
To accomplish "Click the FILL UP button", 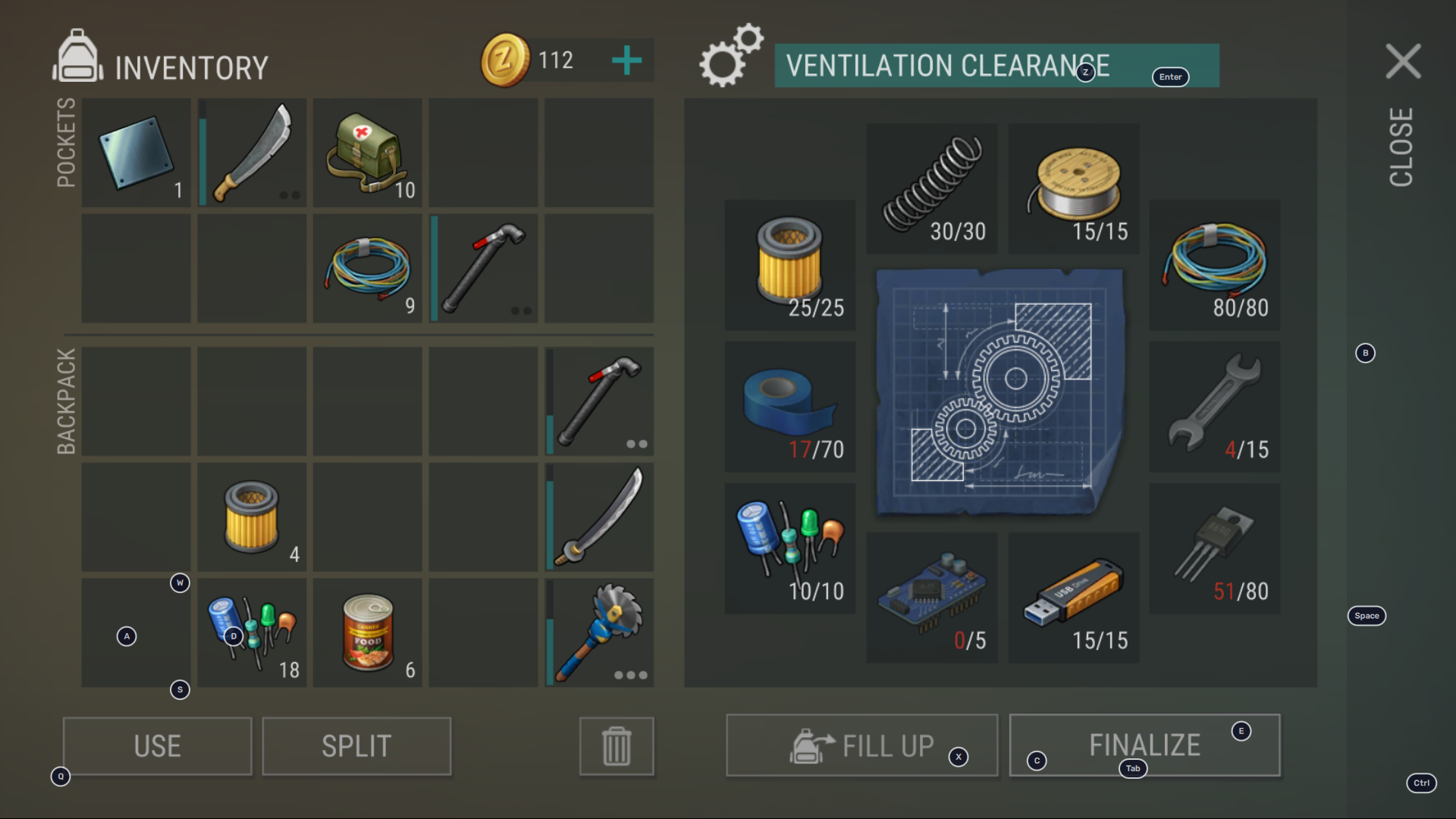I will pos(861,745).
